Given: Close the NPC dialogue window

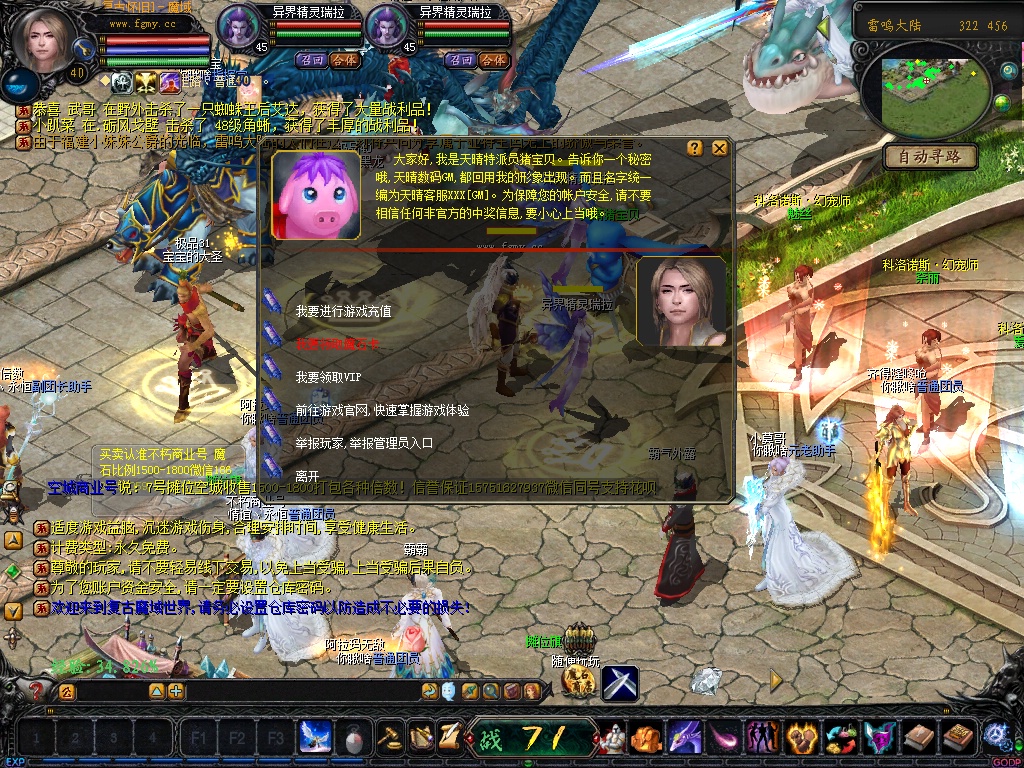Looking at the screenshot, I should coord(719,148).
